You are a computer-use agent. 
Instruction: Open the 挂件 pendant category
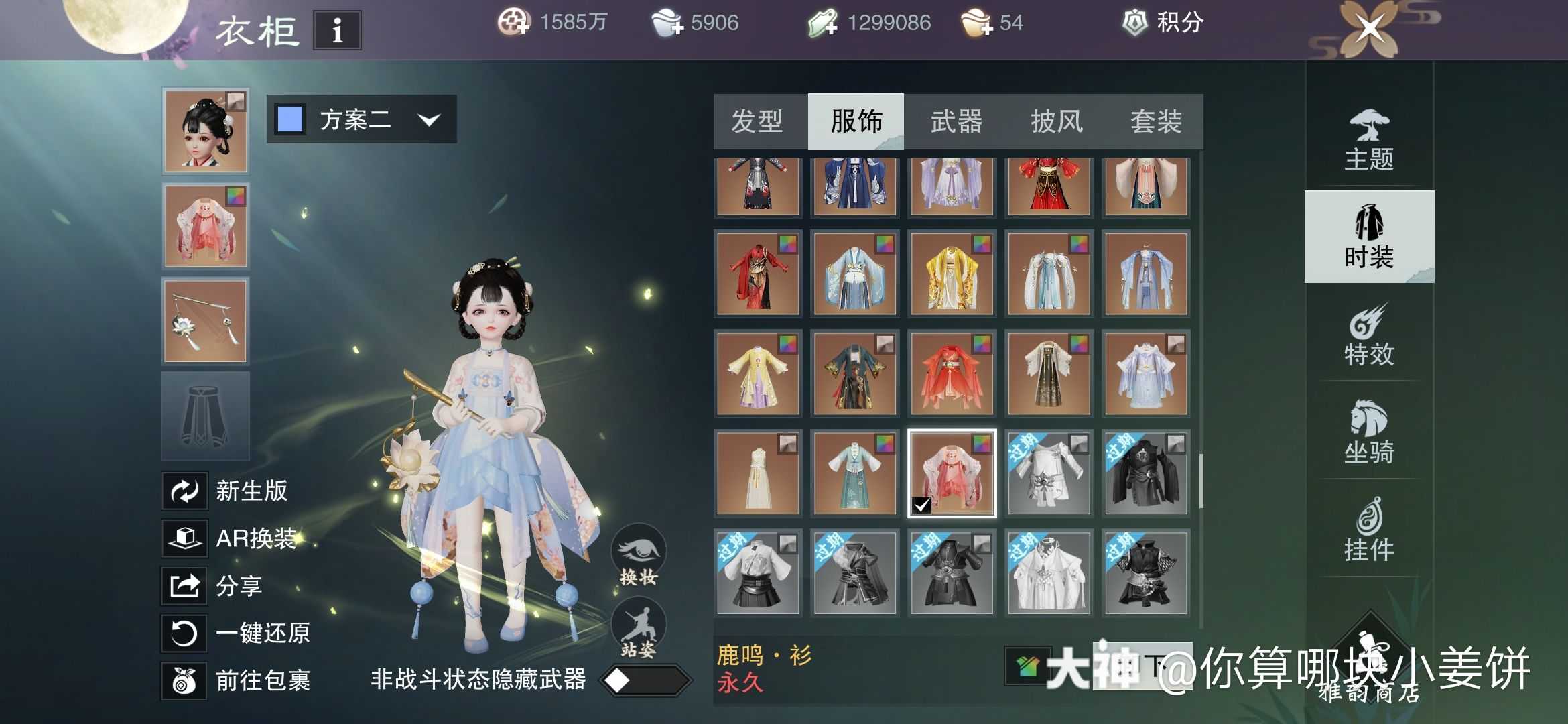pyautogui.click(x=1369, y=530)
